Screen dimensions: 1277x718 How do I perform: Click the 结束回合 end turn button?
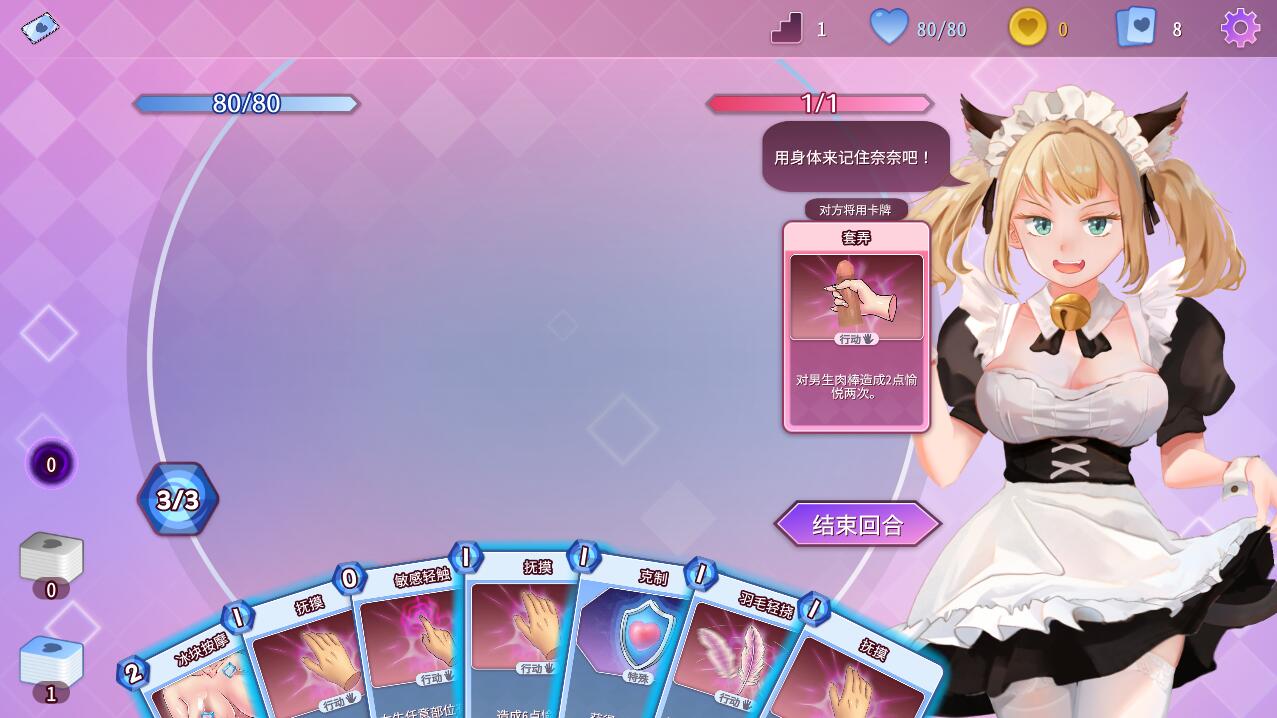858,524
